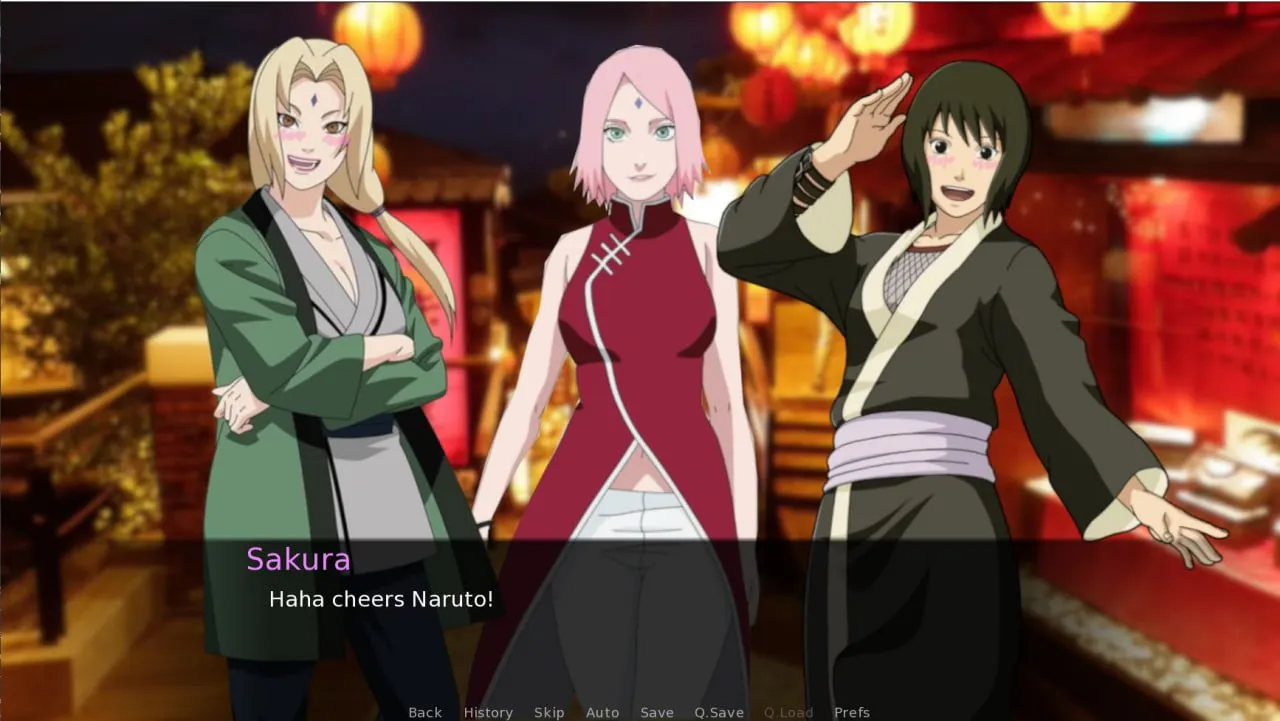1280x721 pixels.
Task: Open the Save menu
Action: (x=657, y=712)
